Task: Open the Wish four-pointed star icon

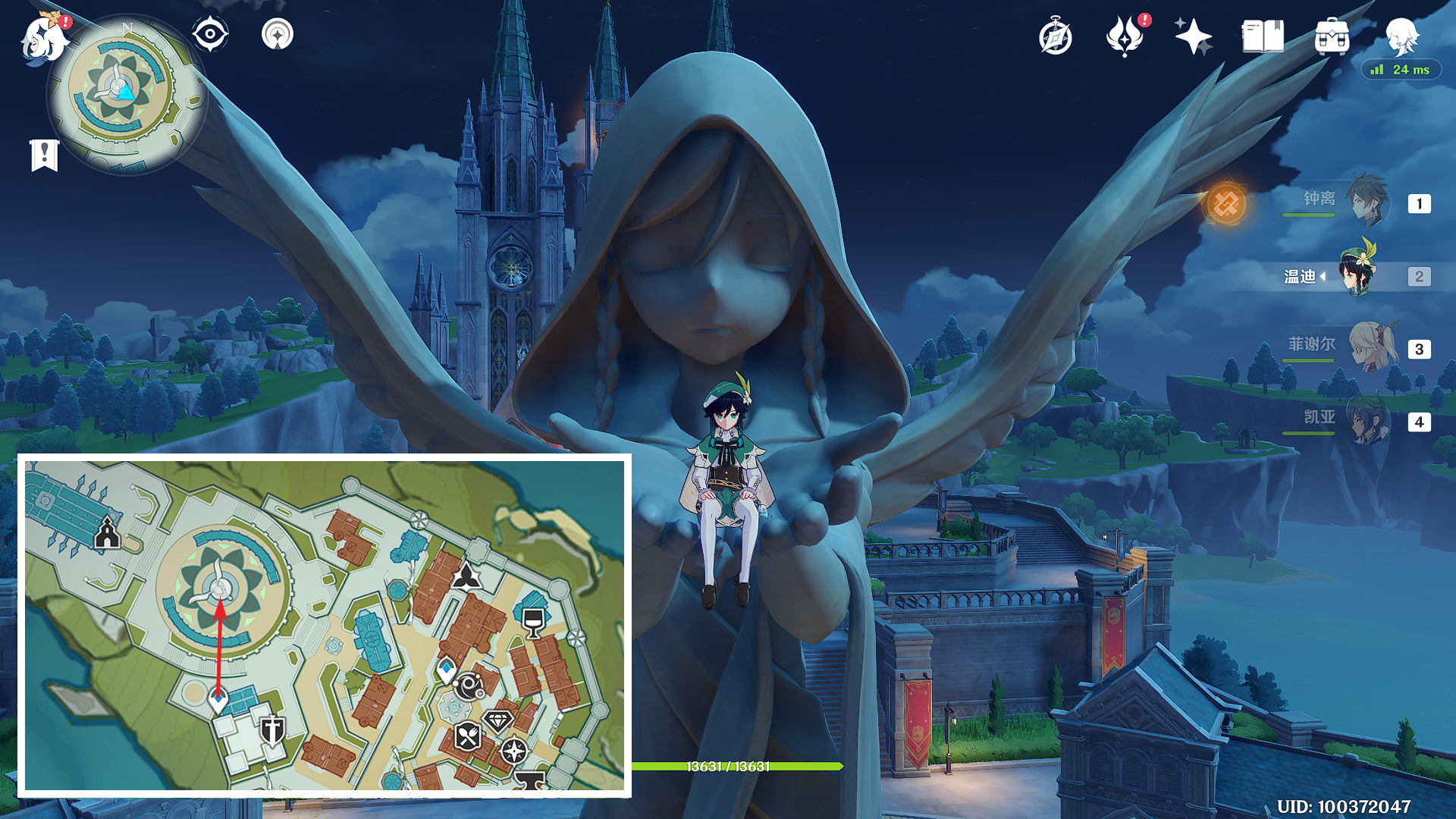Action: click(1193, 36)
